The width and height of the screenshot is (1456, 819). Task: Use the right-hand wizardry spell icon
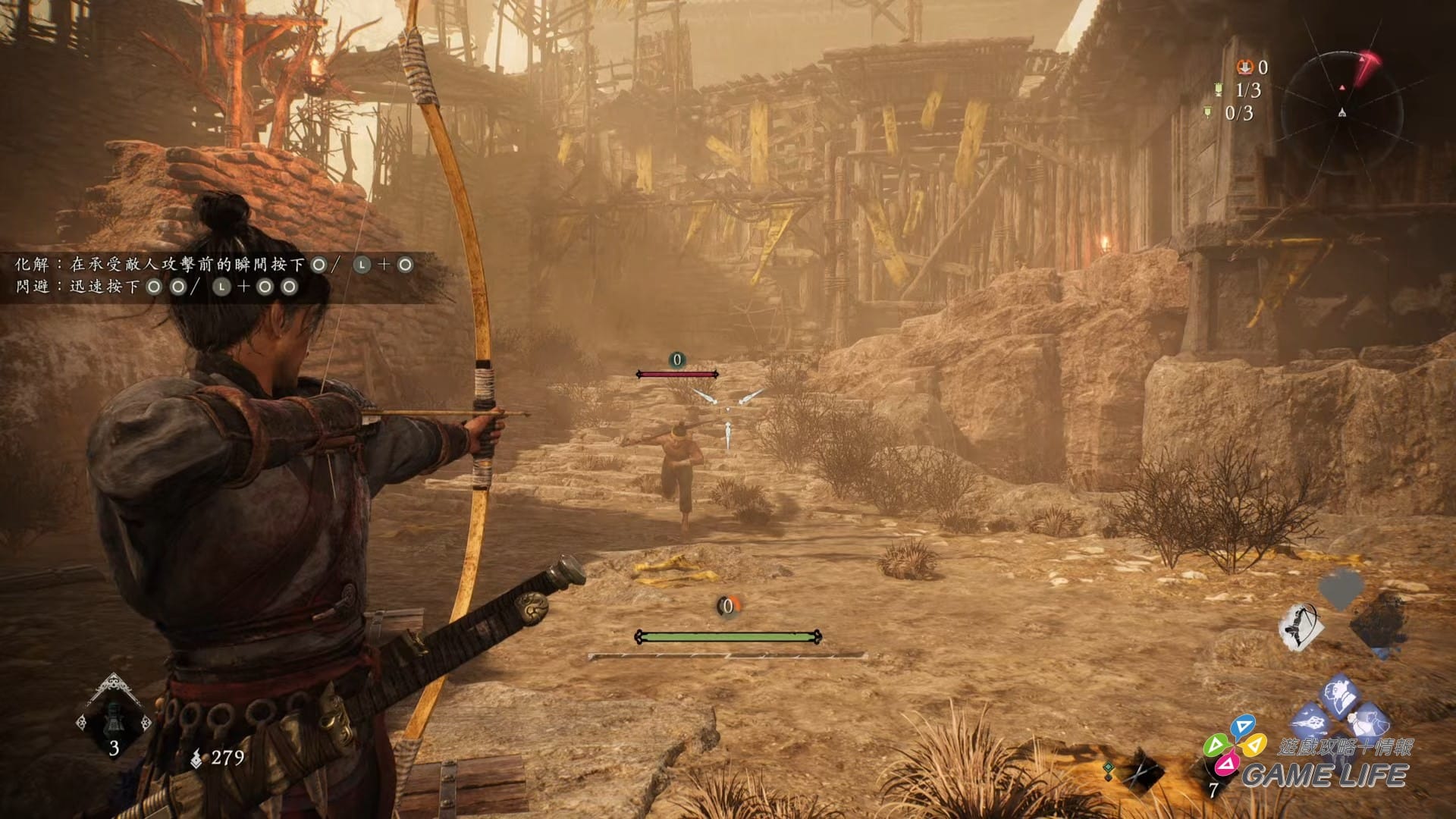coord(1370,718)
